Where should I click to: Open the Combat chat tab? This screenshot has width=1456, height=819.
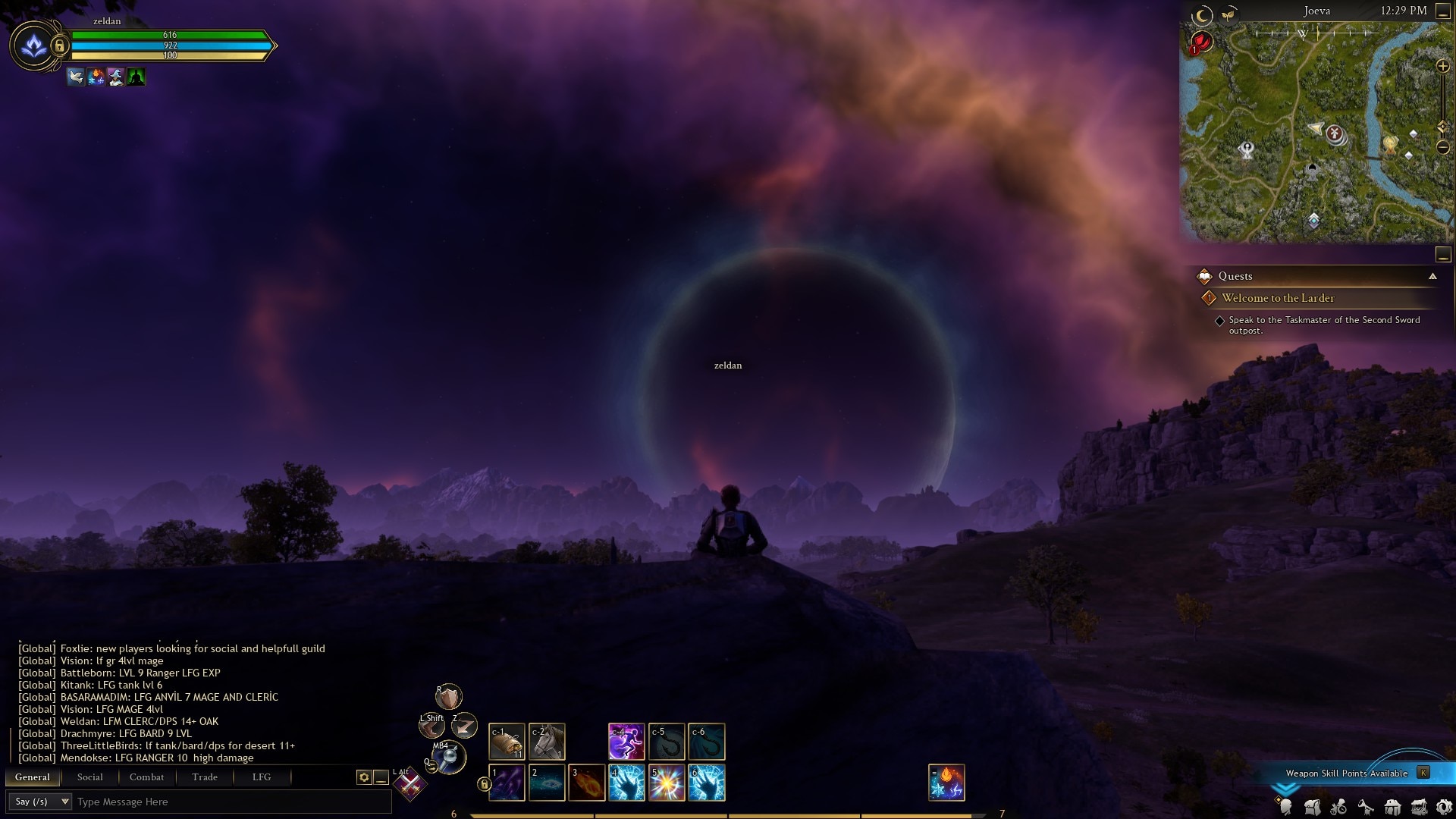[146, 777]
